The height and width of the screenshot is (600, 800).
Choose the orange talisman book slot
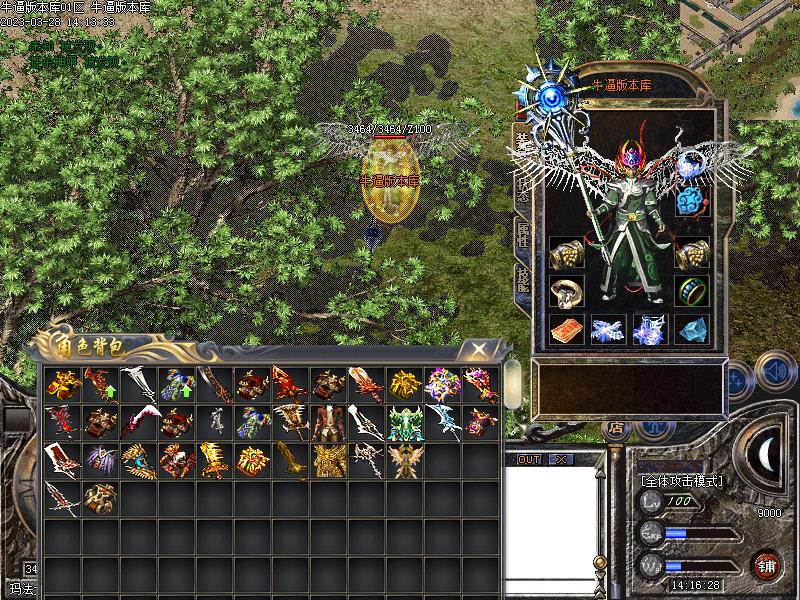click(x=568, y=330)
